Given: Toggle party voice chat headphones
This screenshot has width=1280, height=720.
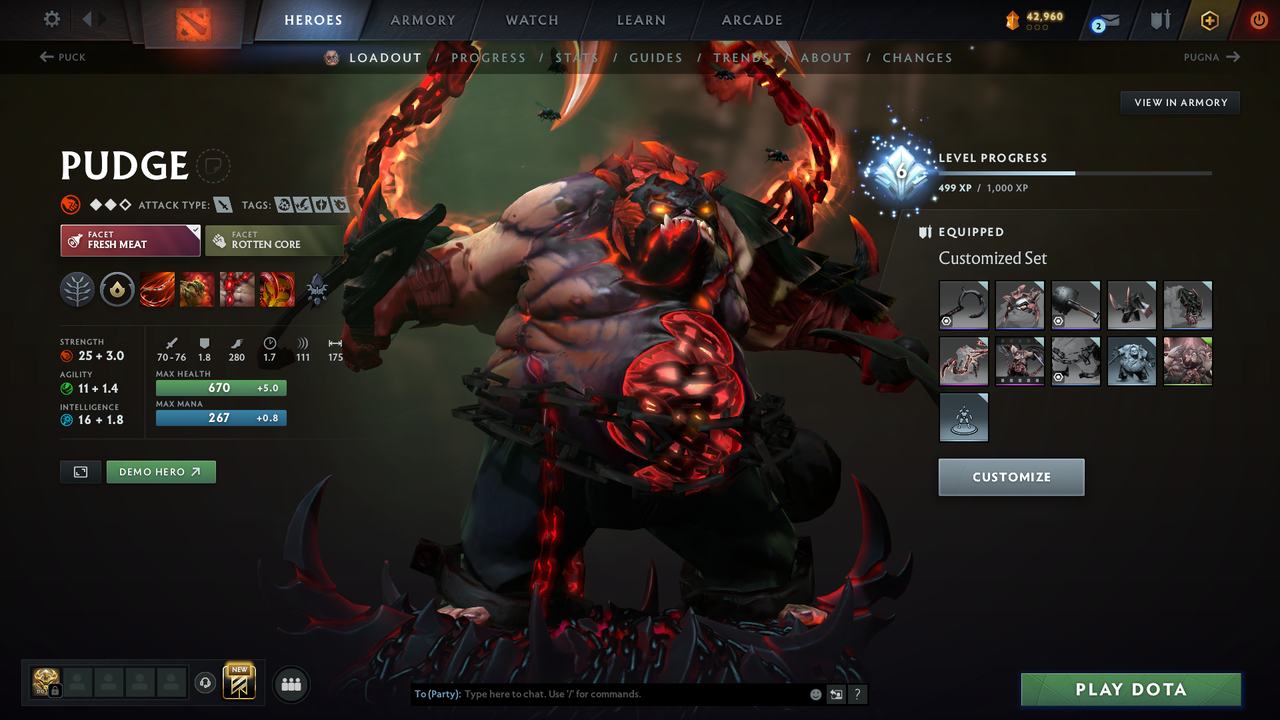Looking at the screenshot, I should [x=205, y=682].
